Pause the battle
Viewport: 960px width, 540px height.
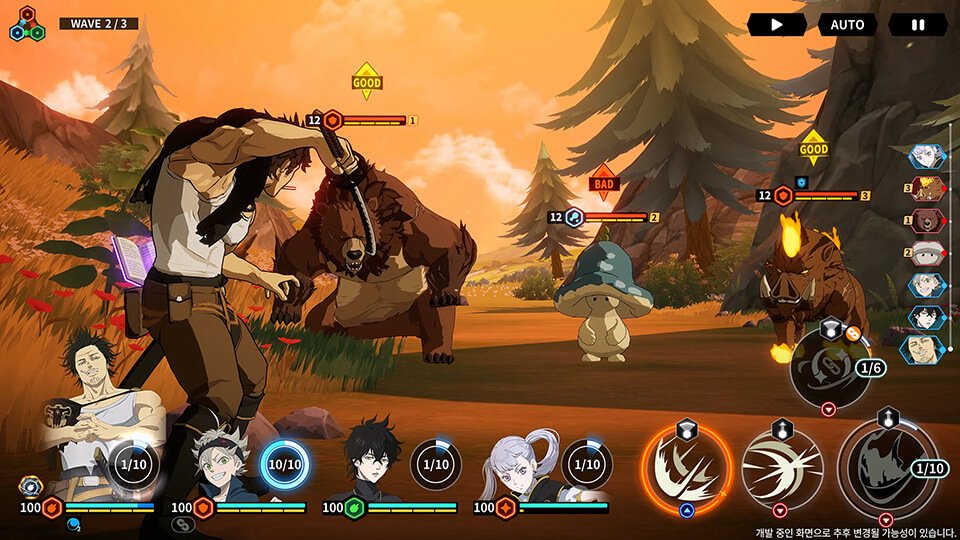pyautogui.click(x=918, y=25)
